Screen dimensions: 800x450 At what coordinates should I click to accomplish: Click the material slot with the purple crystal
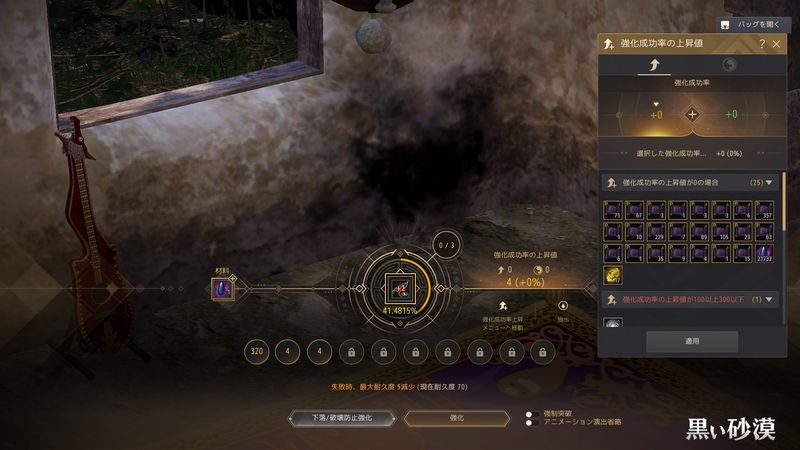click(x=222, y=289)
